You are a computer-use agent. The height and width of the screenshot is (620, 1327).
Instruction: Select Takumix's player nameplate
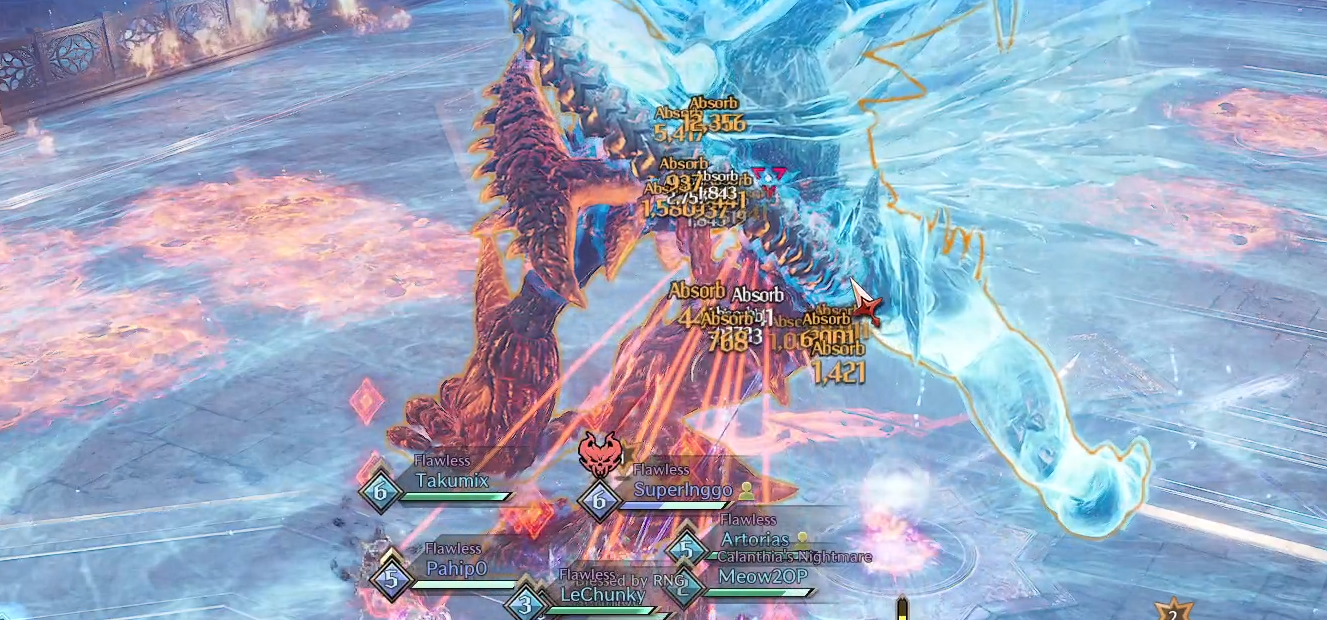pos(452,481)
